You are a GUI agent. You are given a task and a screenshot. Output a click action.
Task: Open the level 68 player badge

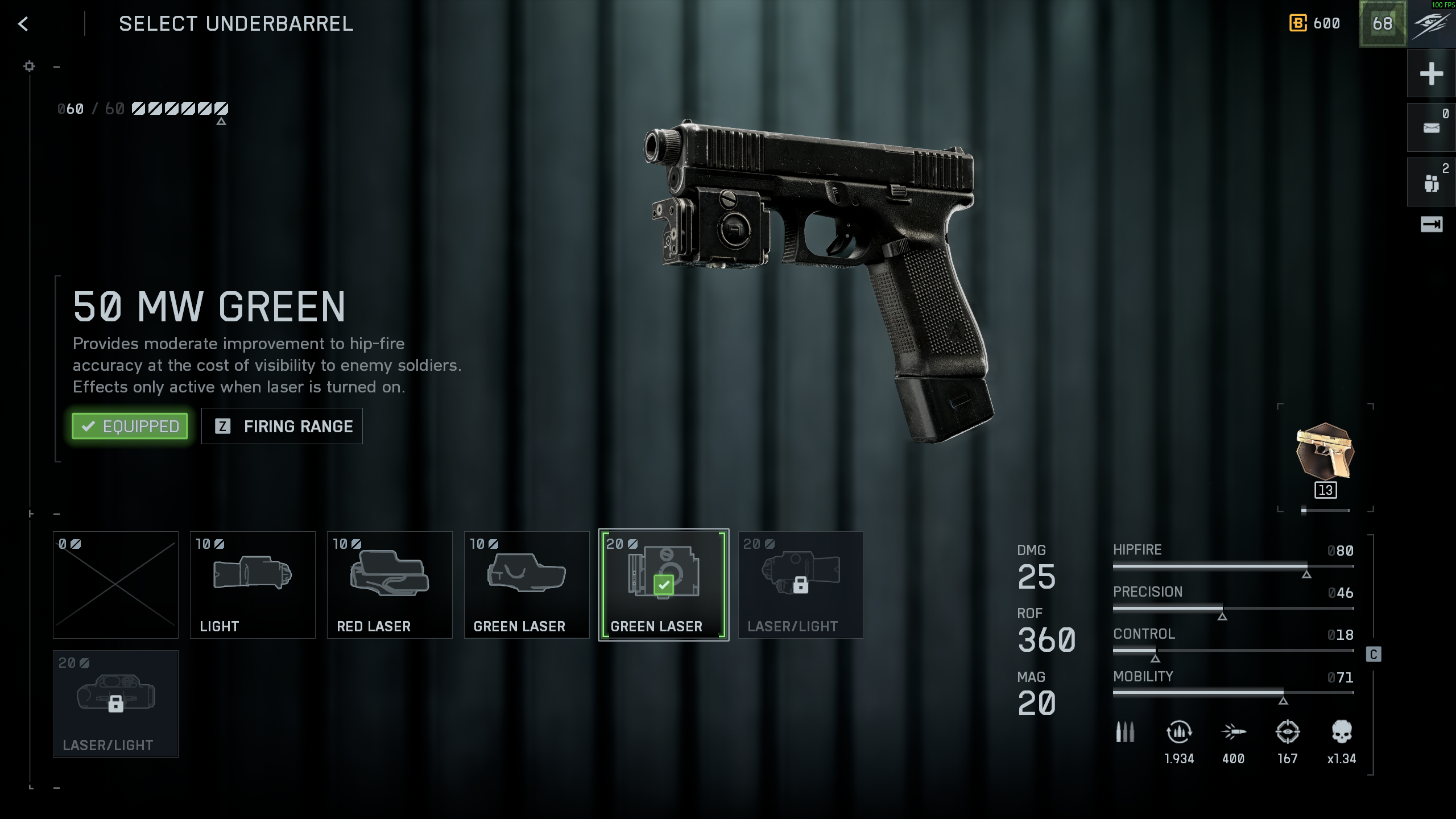pos(1382,24)
